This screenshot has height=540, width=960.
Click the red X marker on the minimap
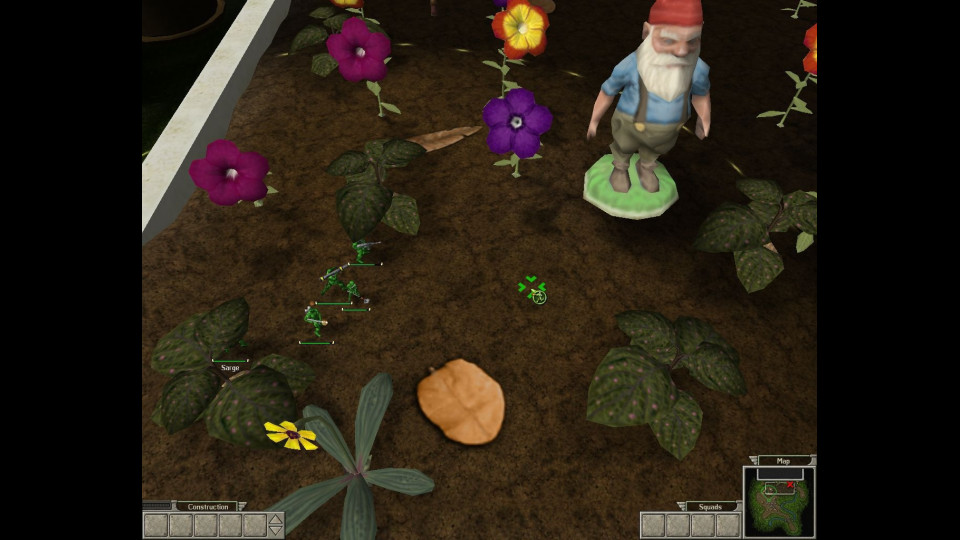click(x=790, y=485)
